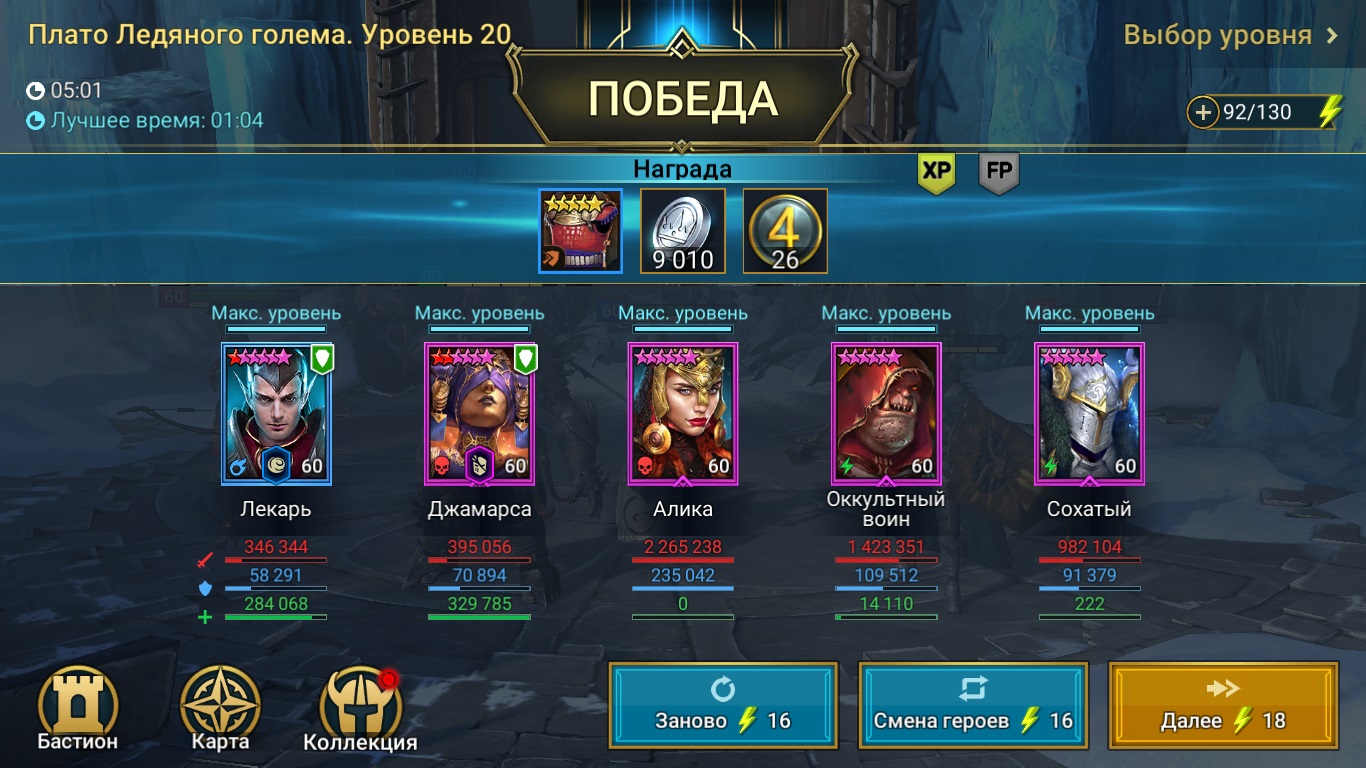Click the lightning energy icon near 92/130
The width and height of the screenshot is (1366, 768).
pyautogui.click(x=1330, y=111)
